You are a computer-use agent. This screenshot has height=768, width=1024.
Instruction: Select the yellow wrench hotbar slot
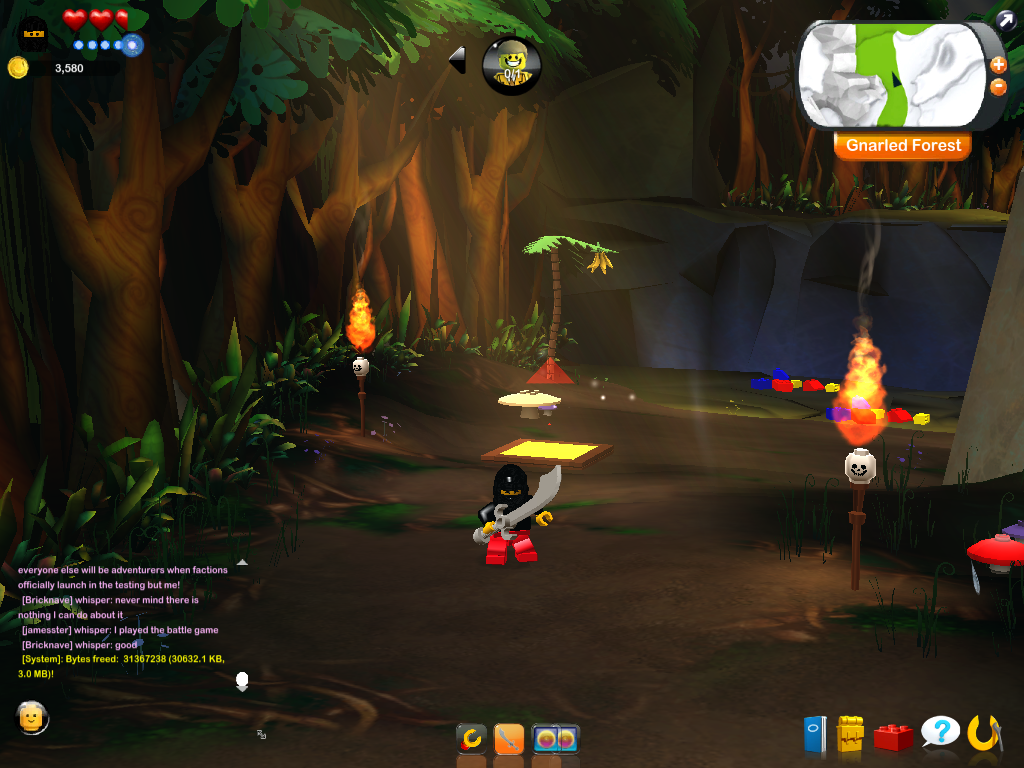pos(471,740)
